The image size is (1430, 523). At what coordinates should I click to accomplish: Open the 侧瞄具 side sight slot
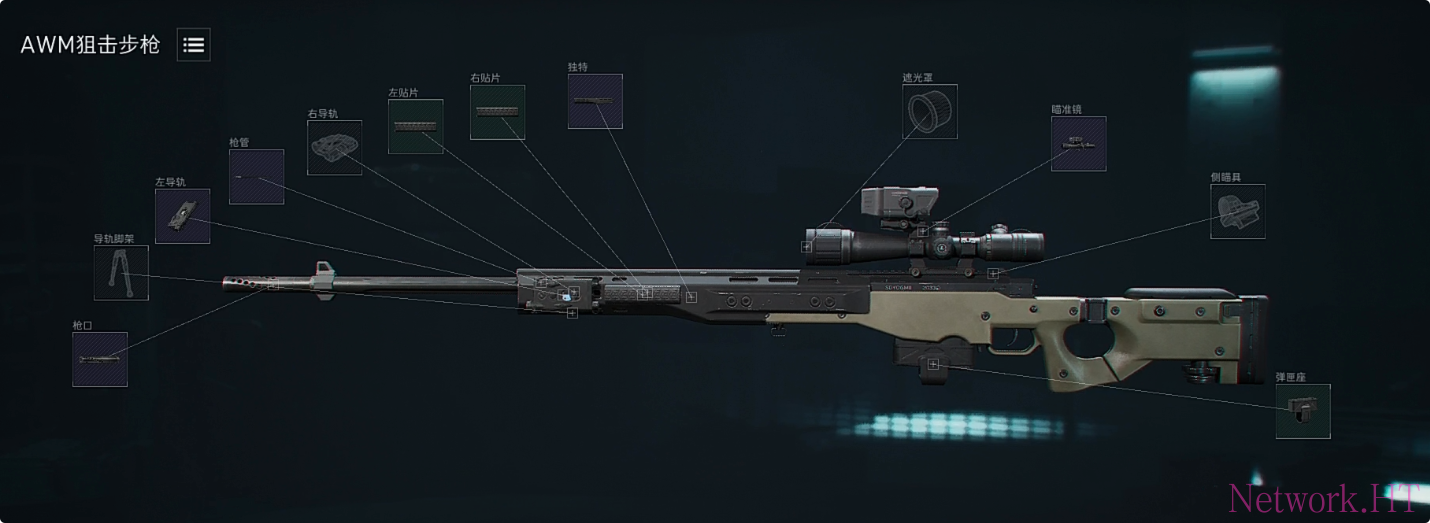(1237, 211)
